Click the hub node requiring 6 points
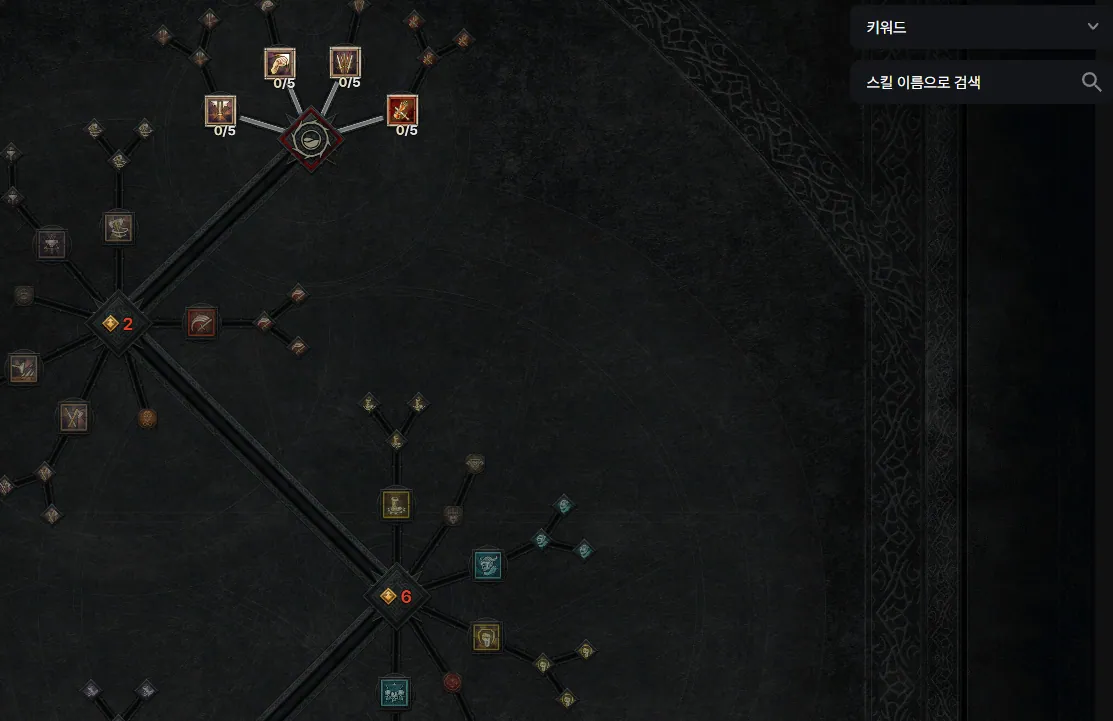This screenshot has height=721, width=1113. tap(396, 597)
